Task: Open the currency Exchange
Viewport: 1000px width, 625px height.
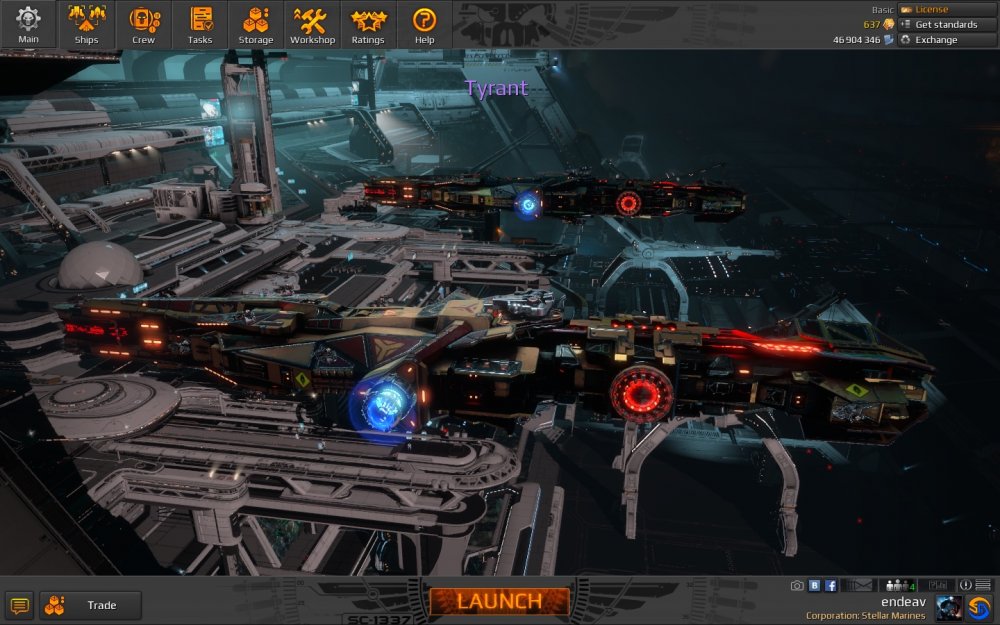Action: (946, 40)
